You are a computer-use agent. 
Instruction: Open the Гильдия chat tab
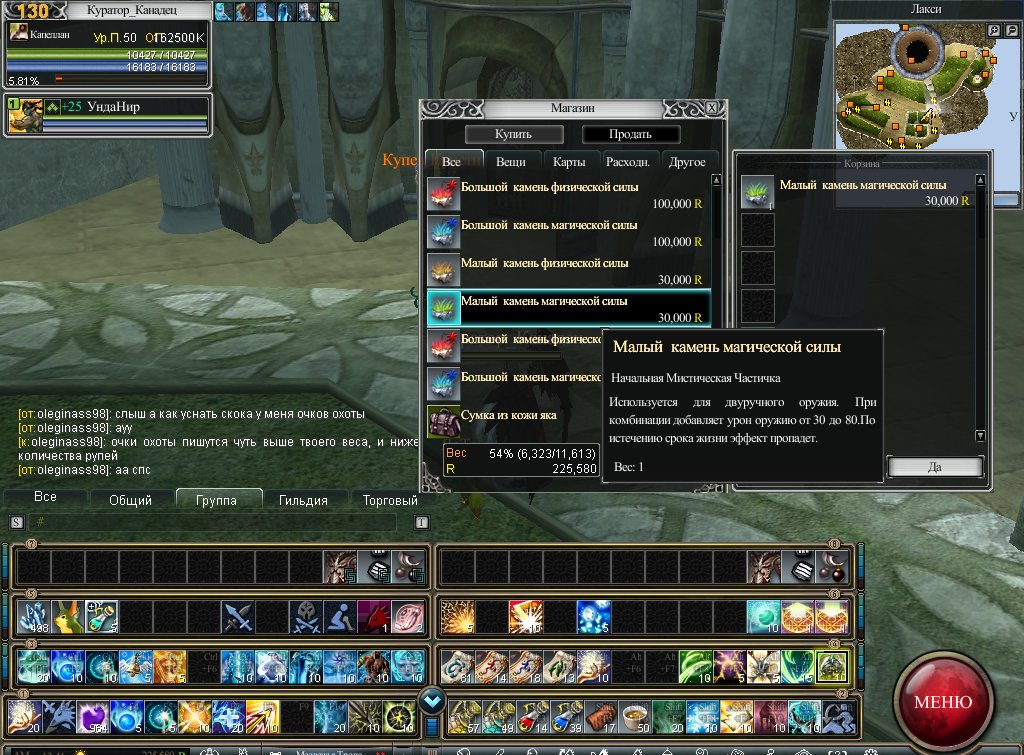304,500
